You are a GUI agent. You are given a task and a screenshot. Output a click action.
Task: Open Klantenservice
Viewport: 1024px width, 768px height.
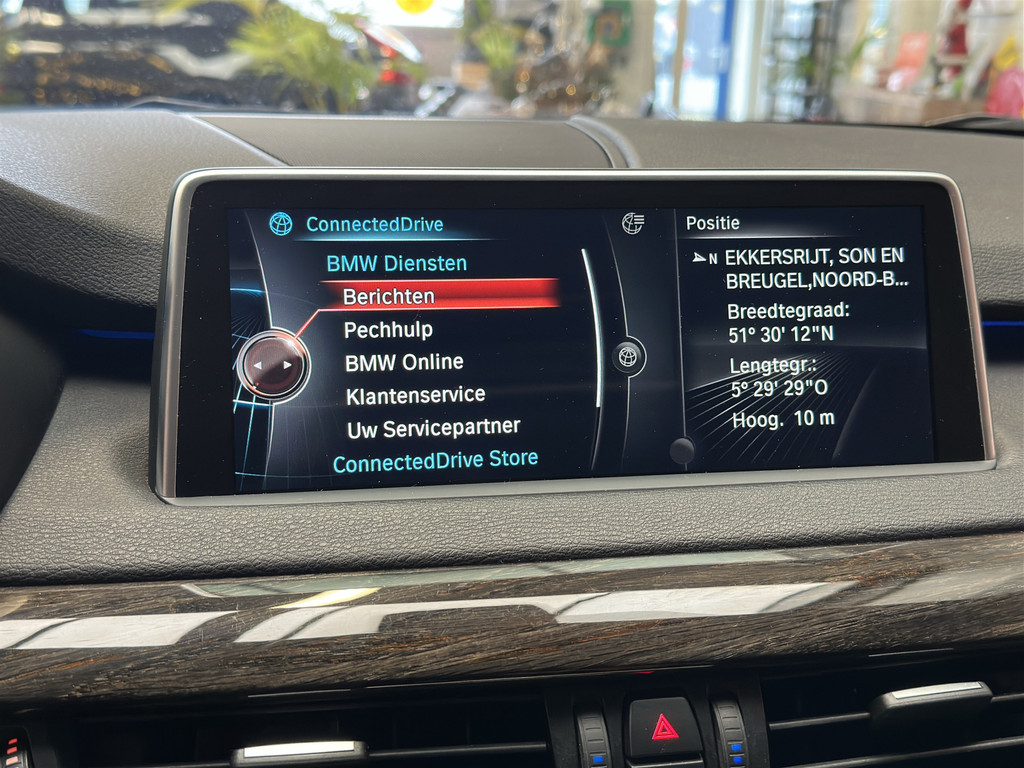coord(415,395)
